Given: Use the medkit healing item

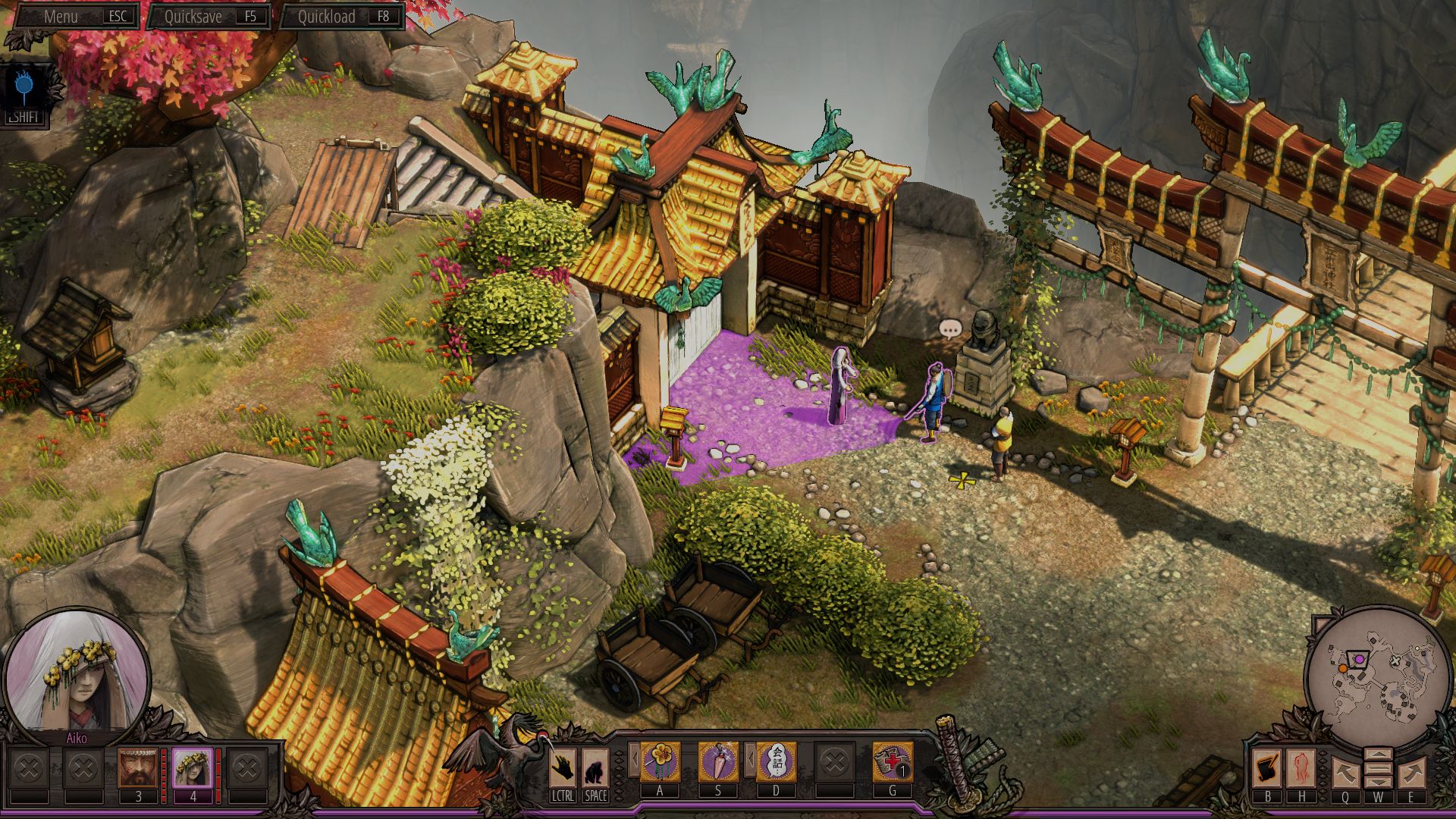Looking at the screenshot, I should [892, 761].
